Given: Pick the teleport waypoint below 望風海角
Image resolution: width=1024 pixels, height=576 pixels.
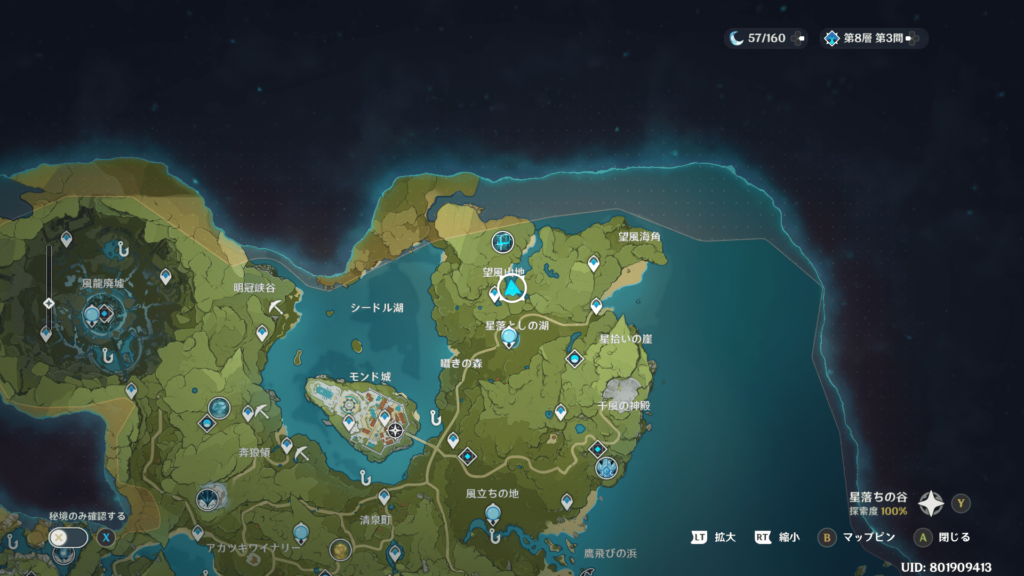Looking at the screenshot, I should click(593, 263).
